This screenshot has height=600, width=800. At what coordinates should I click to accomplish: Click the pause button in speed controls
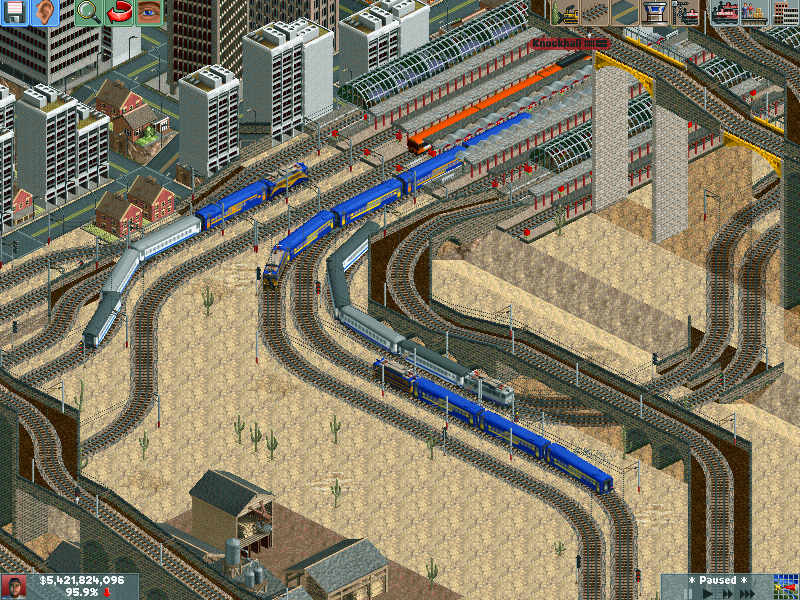pyautogui.click(x=688, y=593)
